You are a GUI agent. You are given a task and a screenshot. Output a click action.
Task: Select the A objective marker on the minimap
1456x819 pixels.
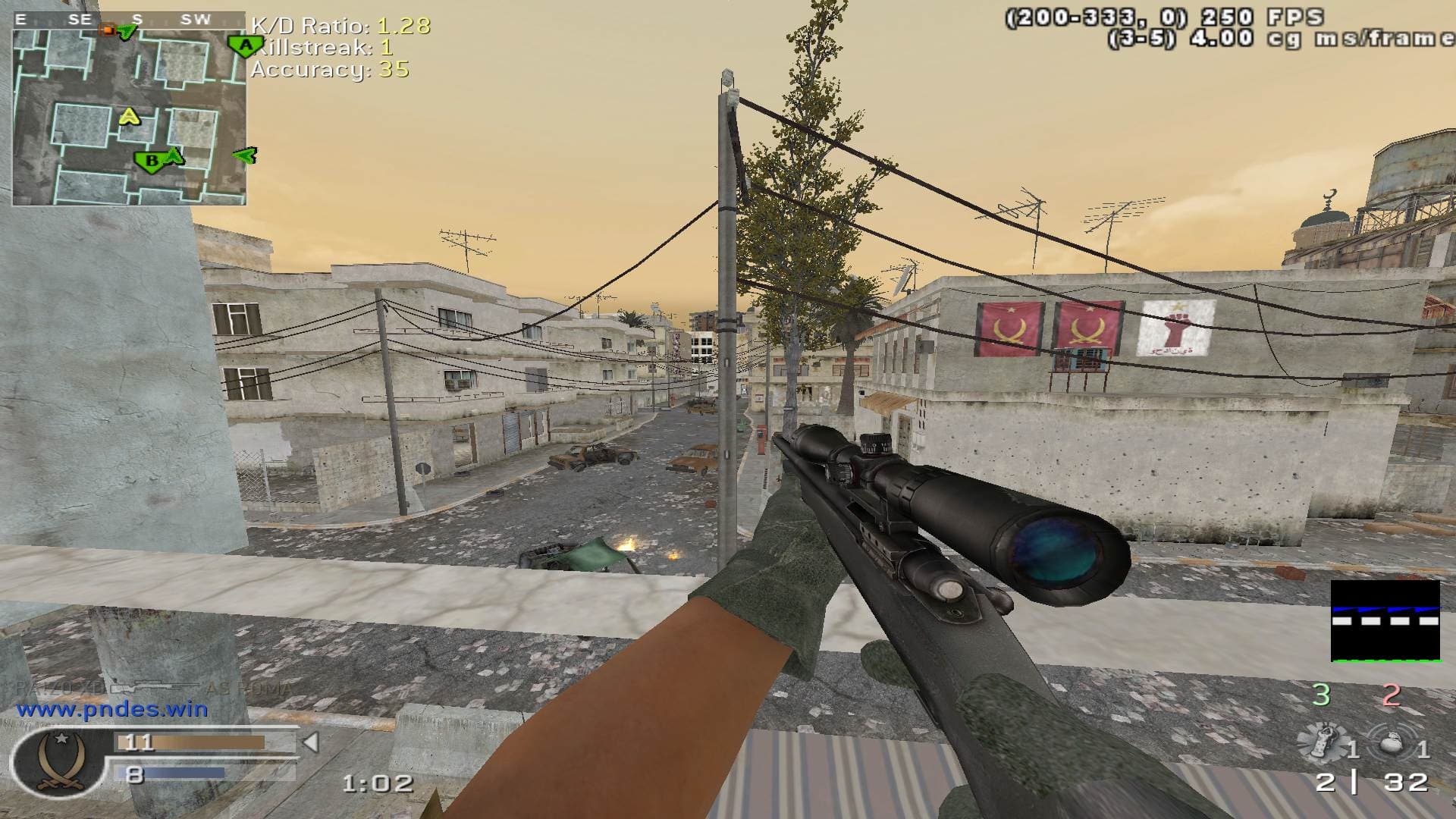coord(245,46)
